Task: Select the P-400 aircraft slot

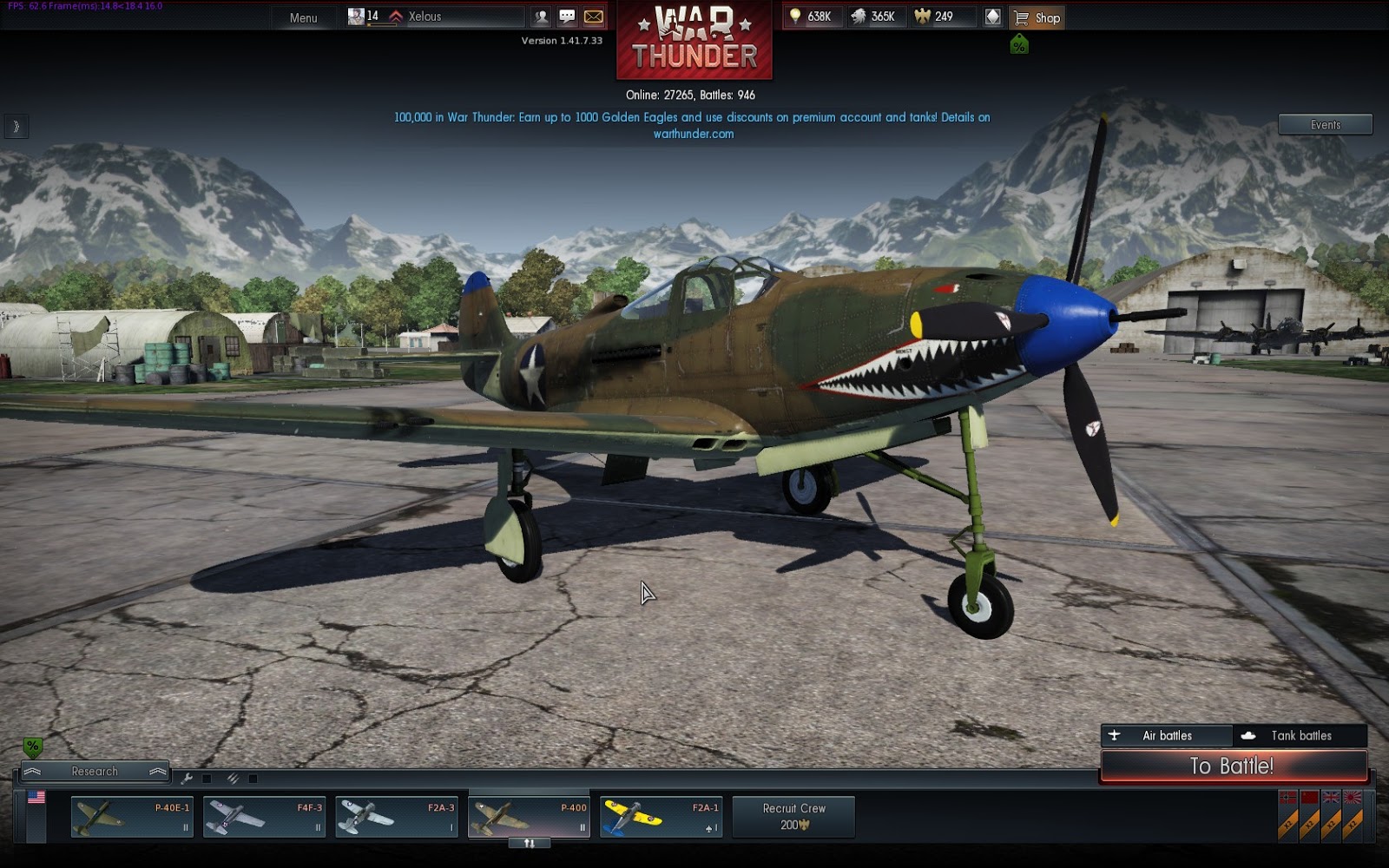Action: tap(529, 818)
